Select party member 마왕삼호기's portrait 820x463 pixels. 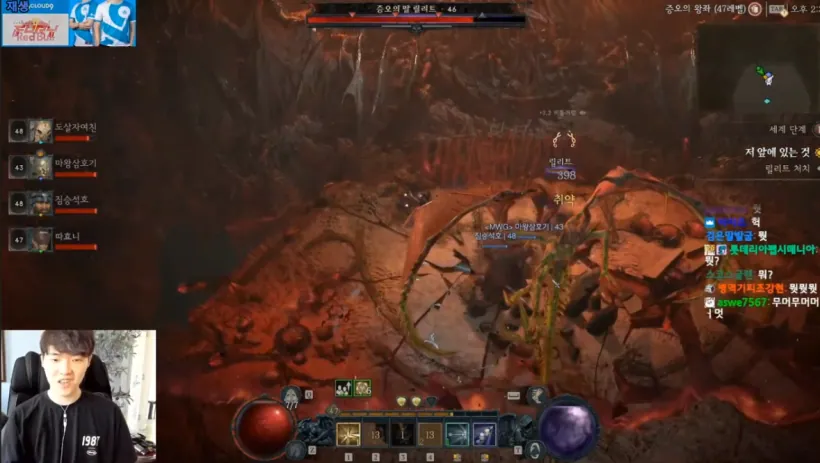[x=41, y=166]
